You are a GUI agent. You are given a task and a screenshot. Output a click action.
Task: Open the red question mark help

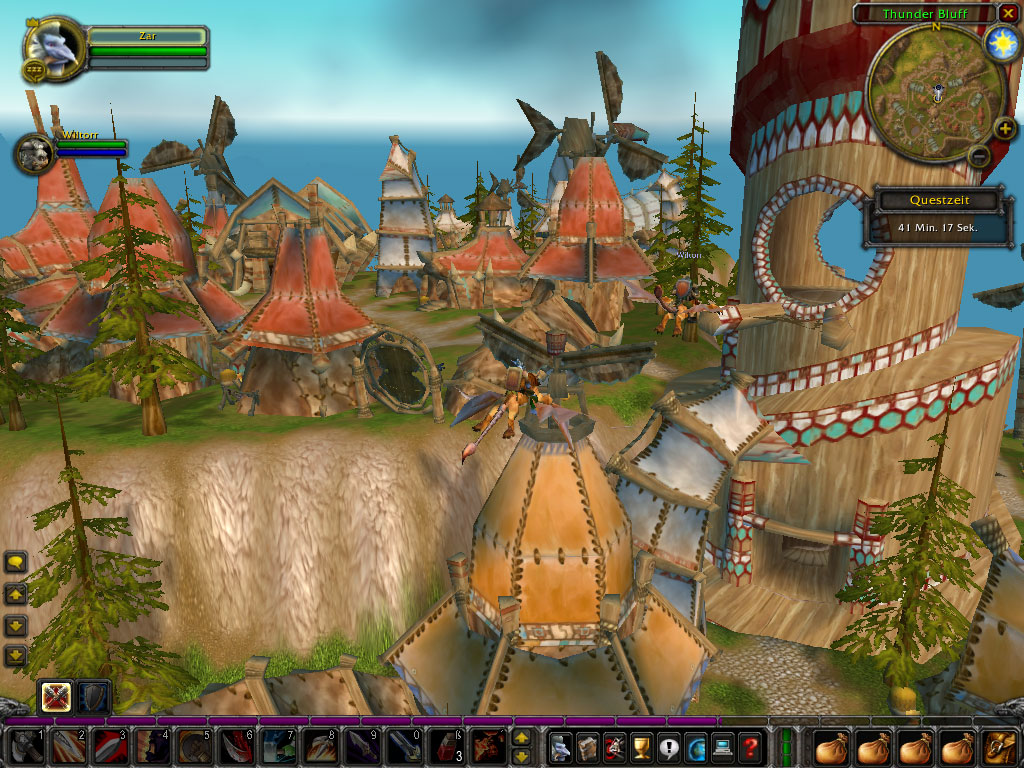(x=749, y=747)
